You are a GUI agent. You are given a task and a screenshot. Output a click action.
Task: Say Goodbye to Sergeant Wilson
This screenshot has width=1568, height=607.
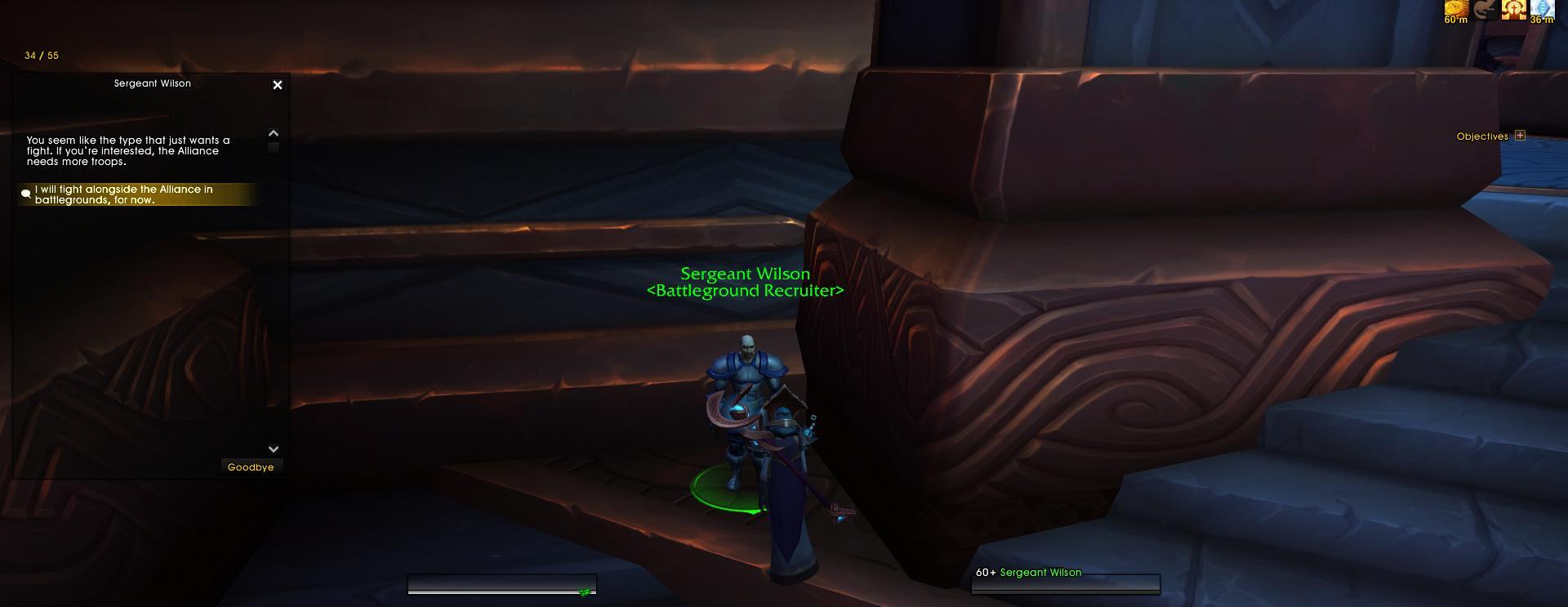click(251, 467)
